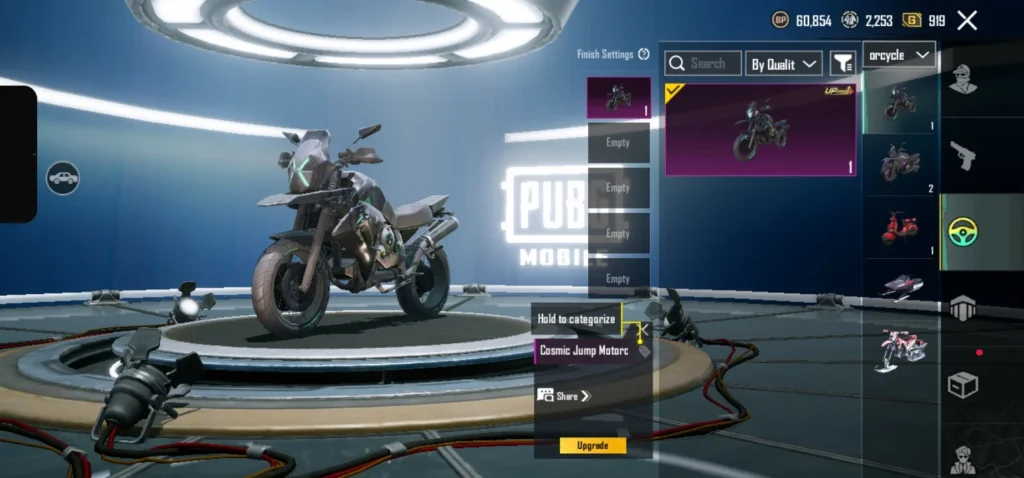Open the crate box category tab
Image resolution: width=1024 pixels, height=478 pixels.
tap(963, 384)
